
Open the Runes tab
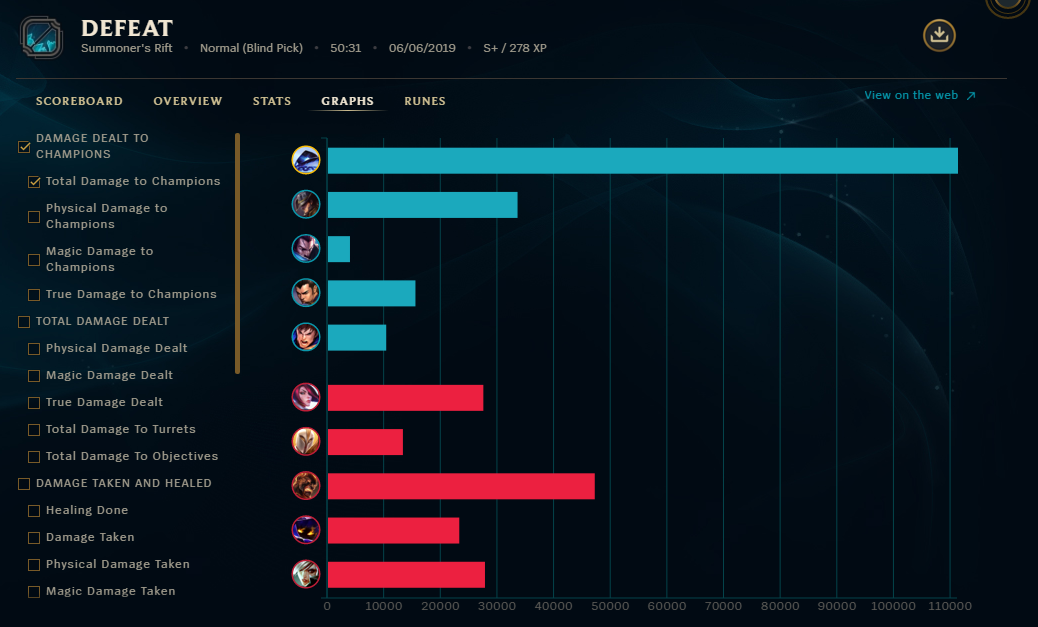click(425, 101)
